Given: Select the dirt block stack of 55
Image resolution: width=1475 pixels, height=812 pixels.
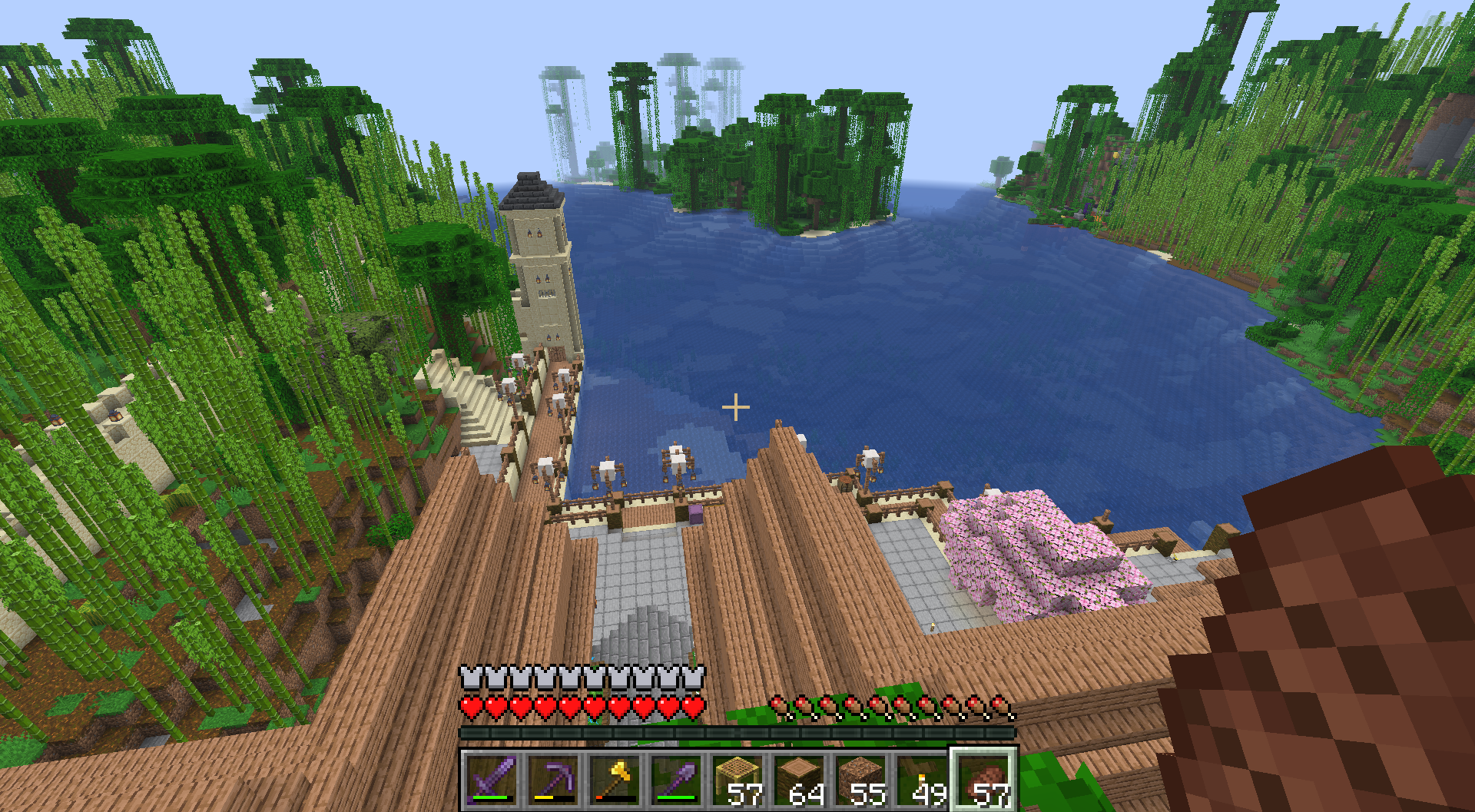Looking at the screenshot, I should [861, 780].
